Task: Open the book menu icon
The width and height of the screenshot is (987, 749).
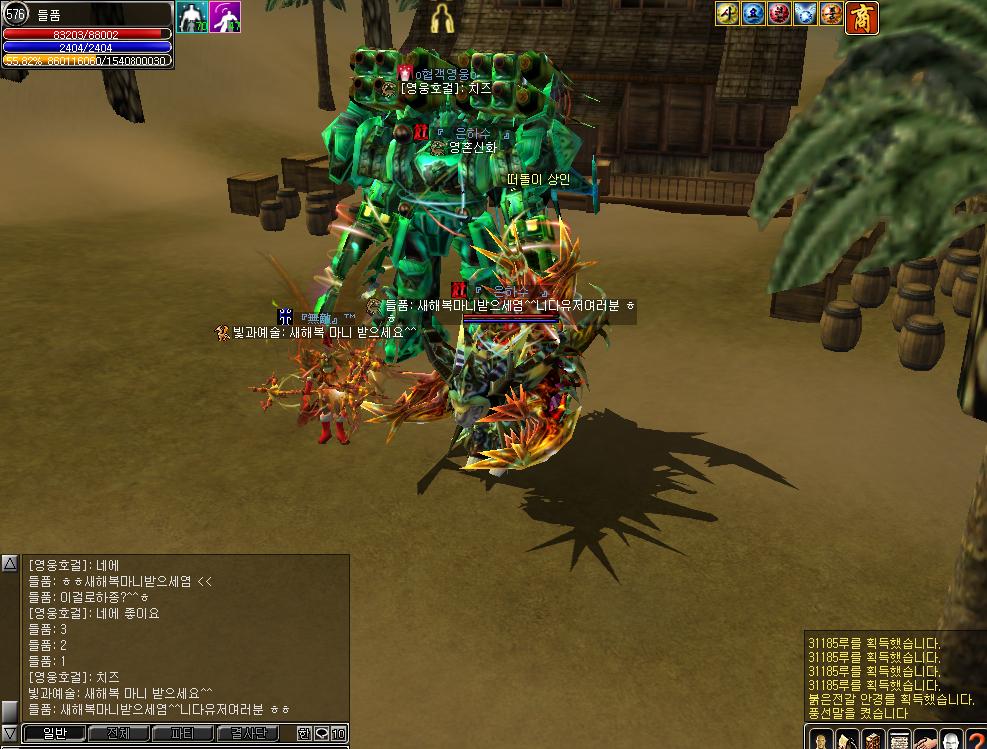Action: [x=872, y=741]
